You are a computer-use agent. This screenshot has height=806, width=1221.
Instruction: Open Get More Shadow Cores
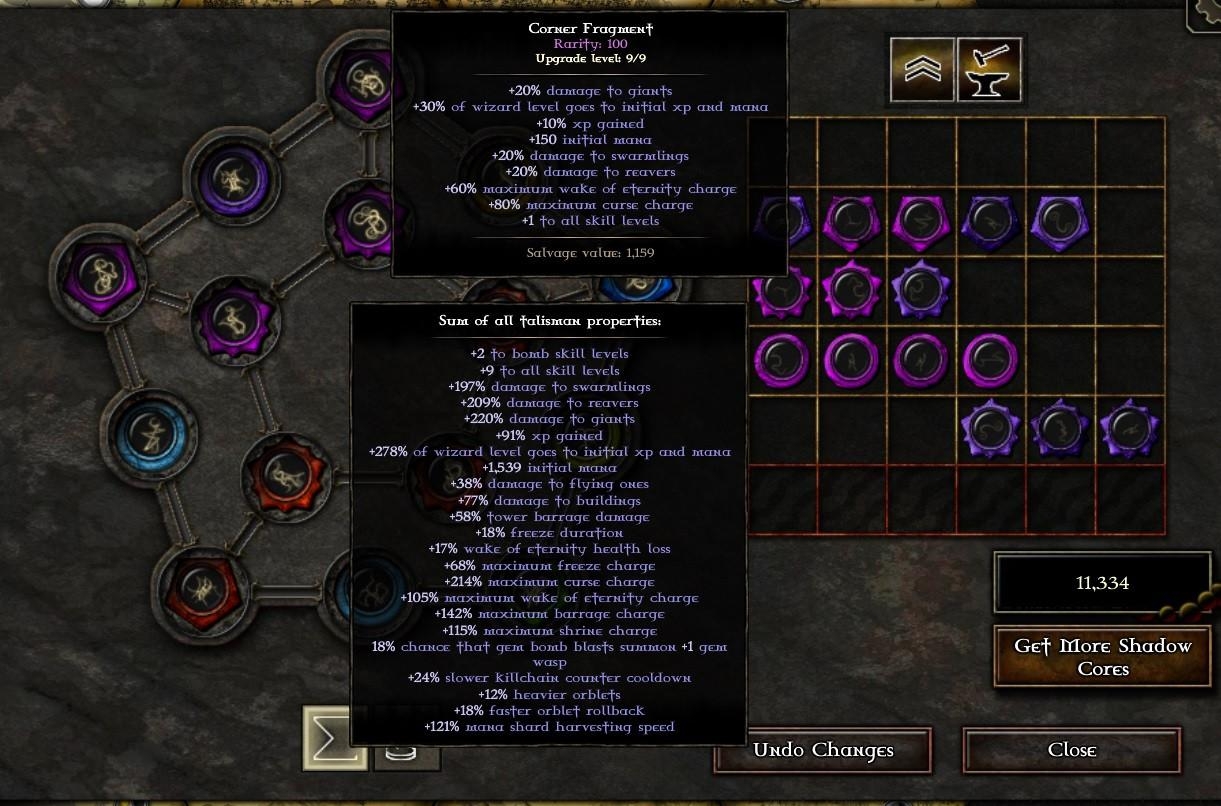pos(1102,657)
